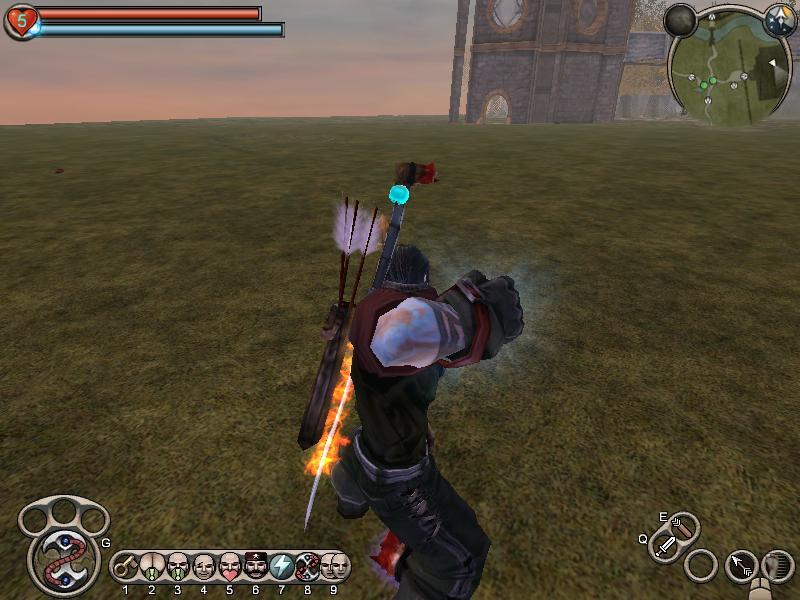Equip the sword melee weapon icon
Image resolution: width=800 pixels, height=600 pixels.
[x=666, y=546]
